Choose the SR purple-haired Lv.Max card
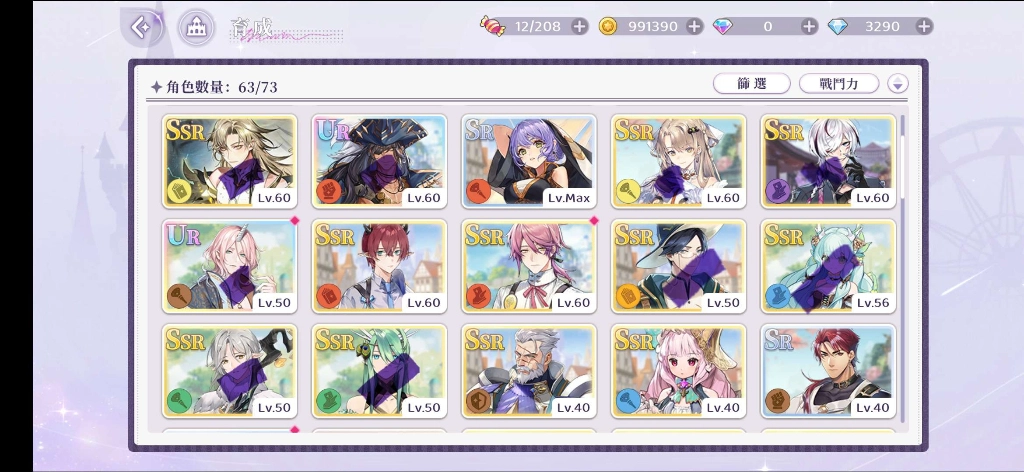Image resolution: width=1024 pixels, height=472 pixels. (x=529, y=160)
